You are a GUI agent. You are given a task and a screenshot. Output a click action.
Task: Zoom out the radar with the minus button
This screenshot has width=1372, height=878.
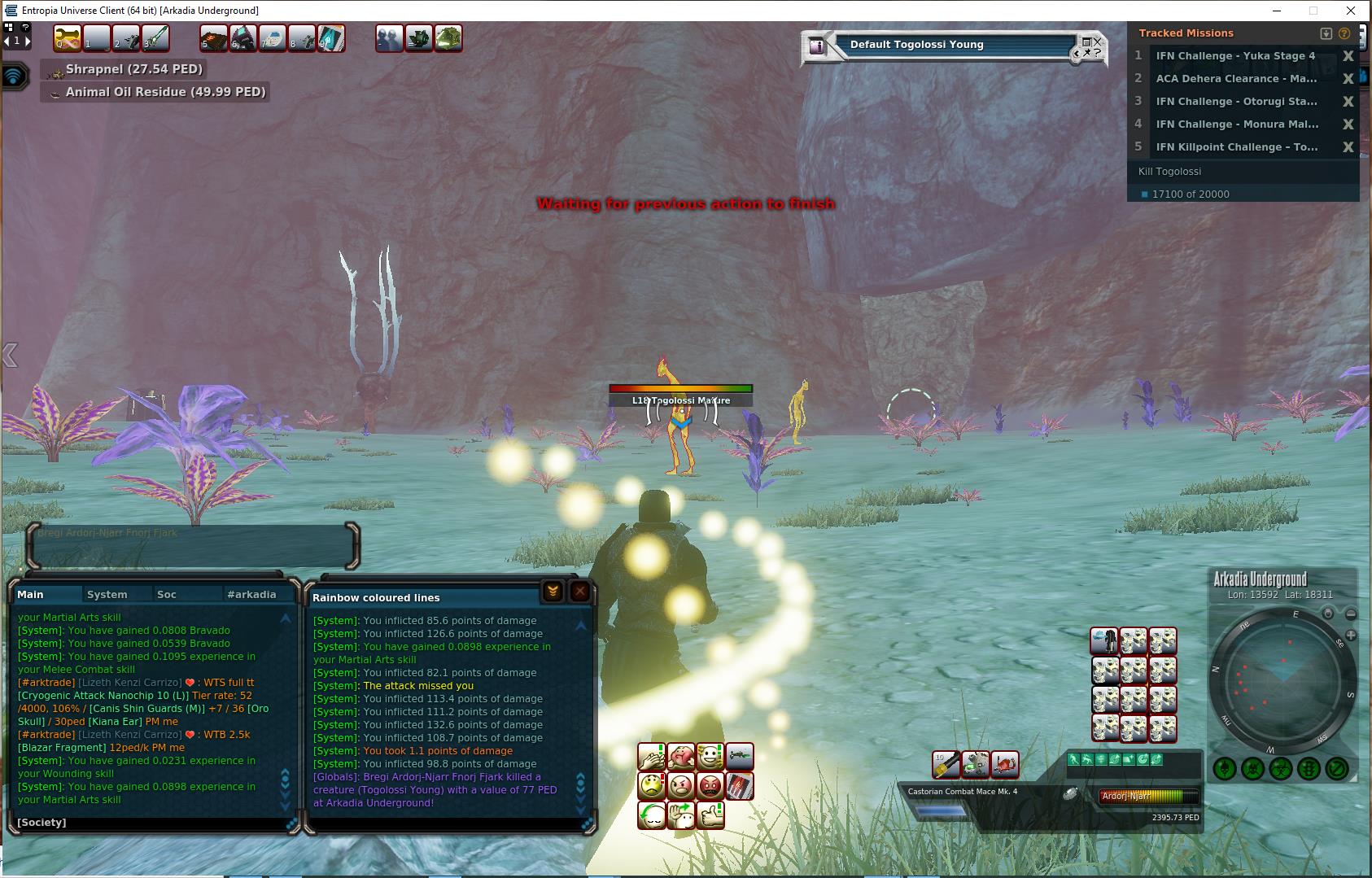(x=1351, y=614)
